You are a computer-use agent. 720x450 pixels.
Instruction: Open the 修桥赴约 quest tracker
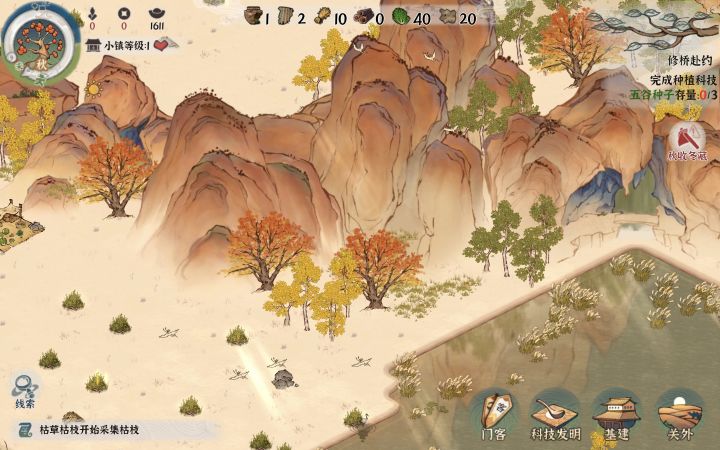tap(680, 60)
